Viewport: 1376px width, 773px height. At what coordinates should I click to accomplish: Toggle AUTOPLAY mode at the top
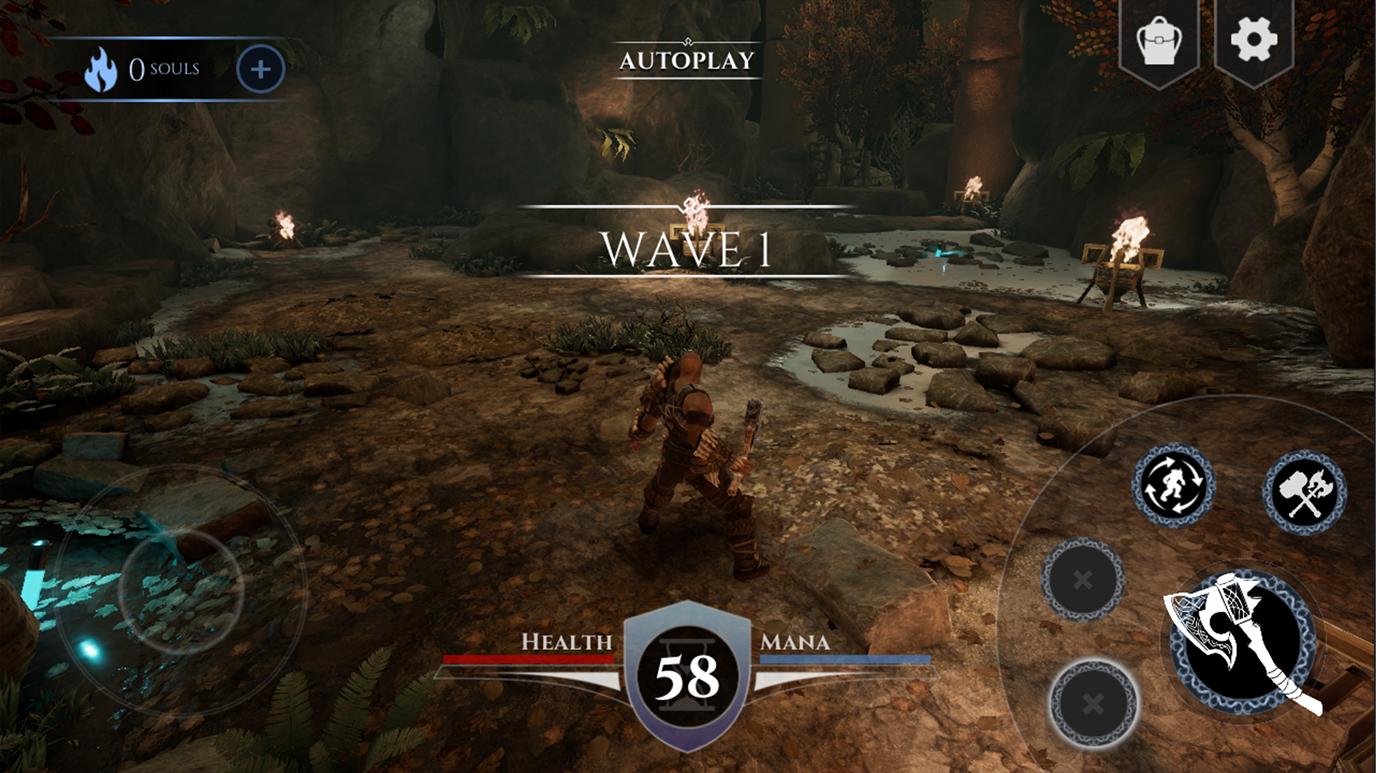tap(686, 60)
